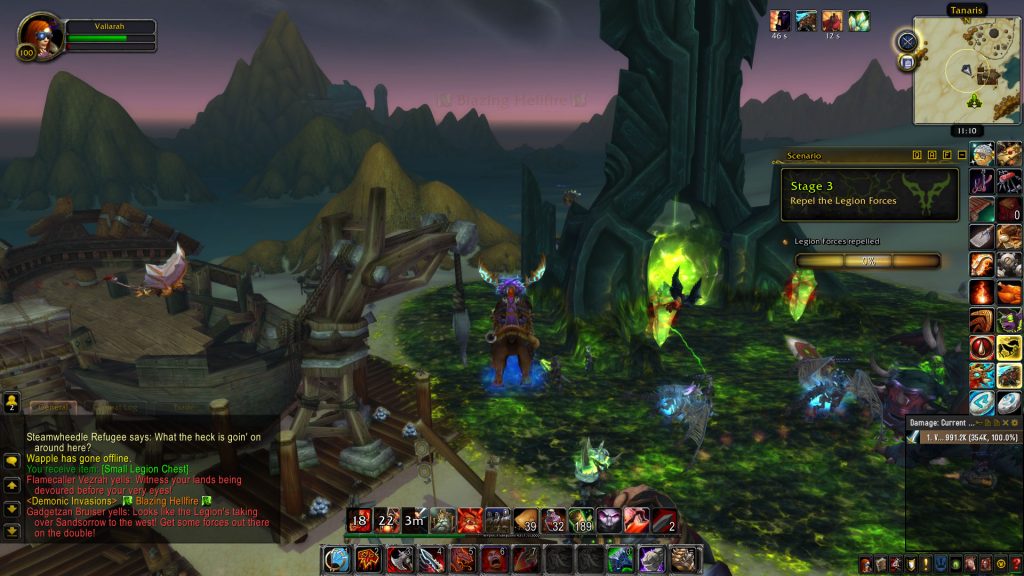Viewport: 1024px width, 576px height.
Task: Click the damage meter's first player row
Action: pyautogui.click(x=962, y=437)
